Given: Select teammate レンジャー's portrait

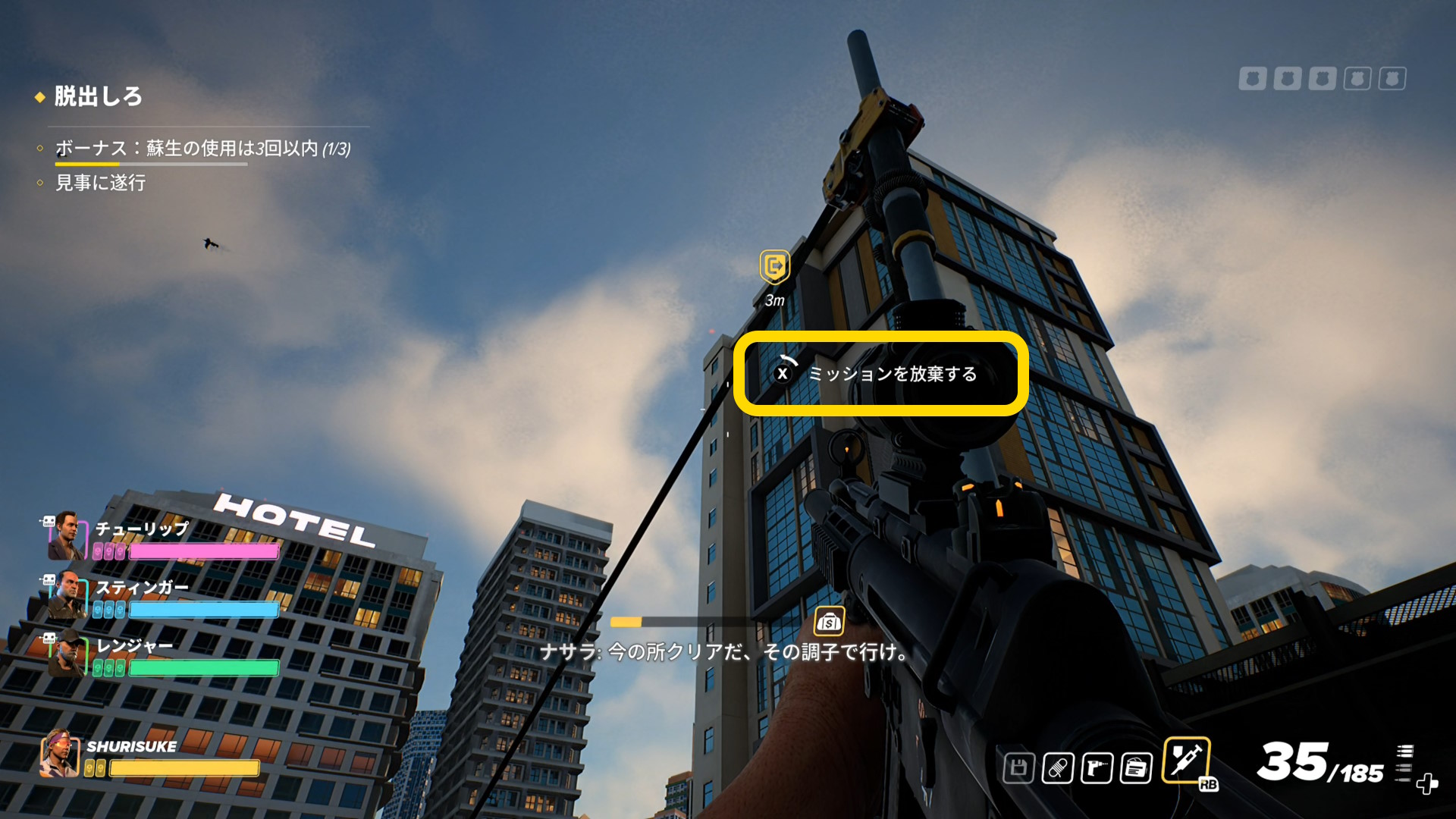Looking at the screenshot, I should (x=66, y=653).
